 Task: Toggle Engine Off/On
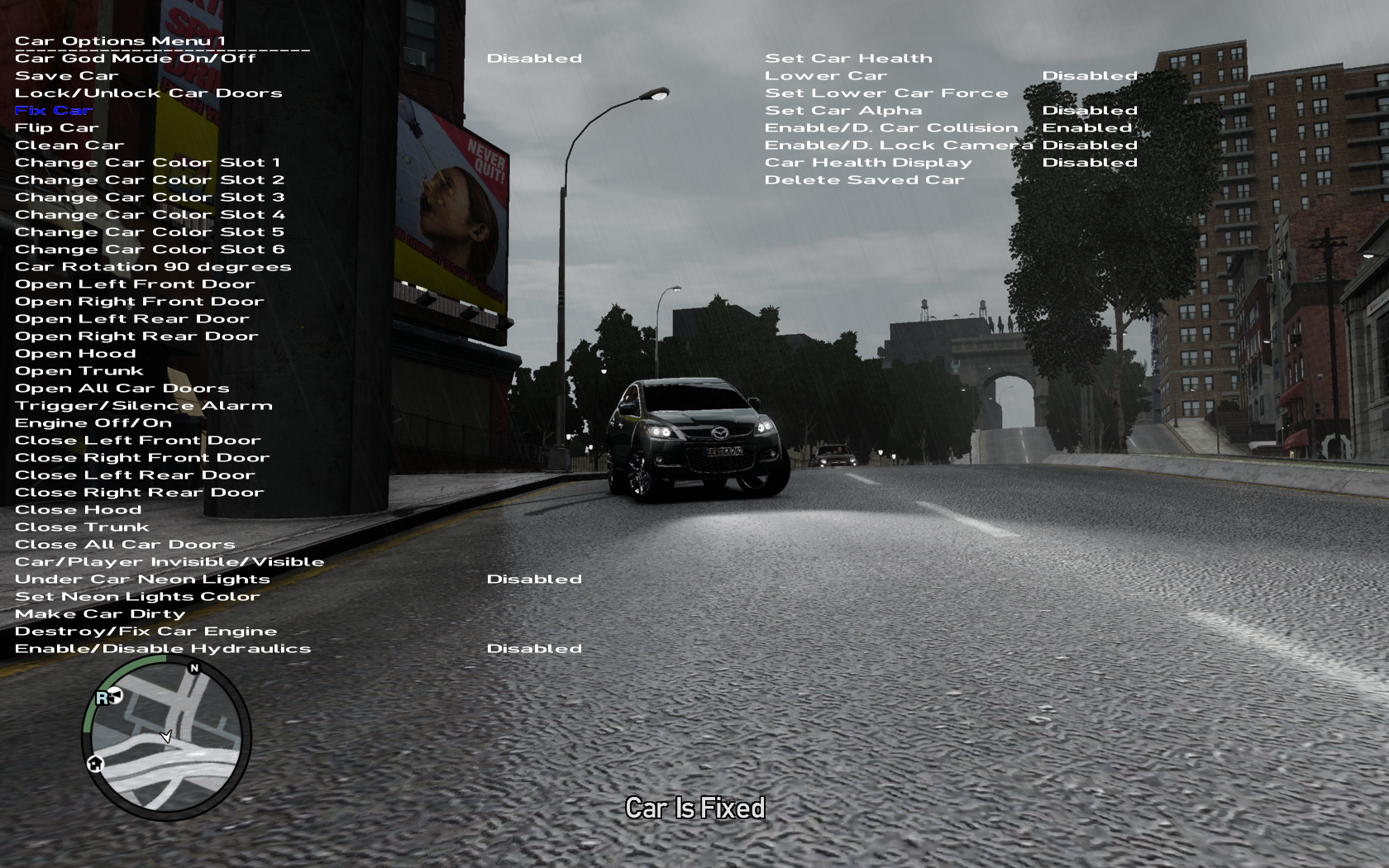[x=93, y=423]
